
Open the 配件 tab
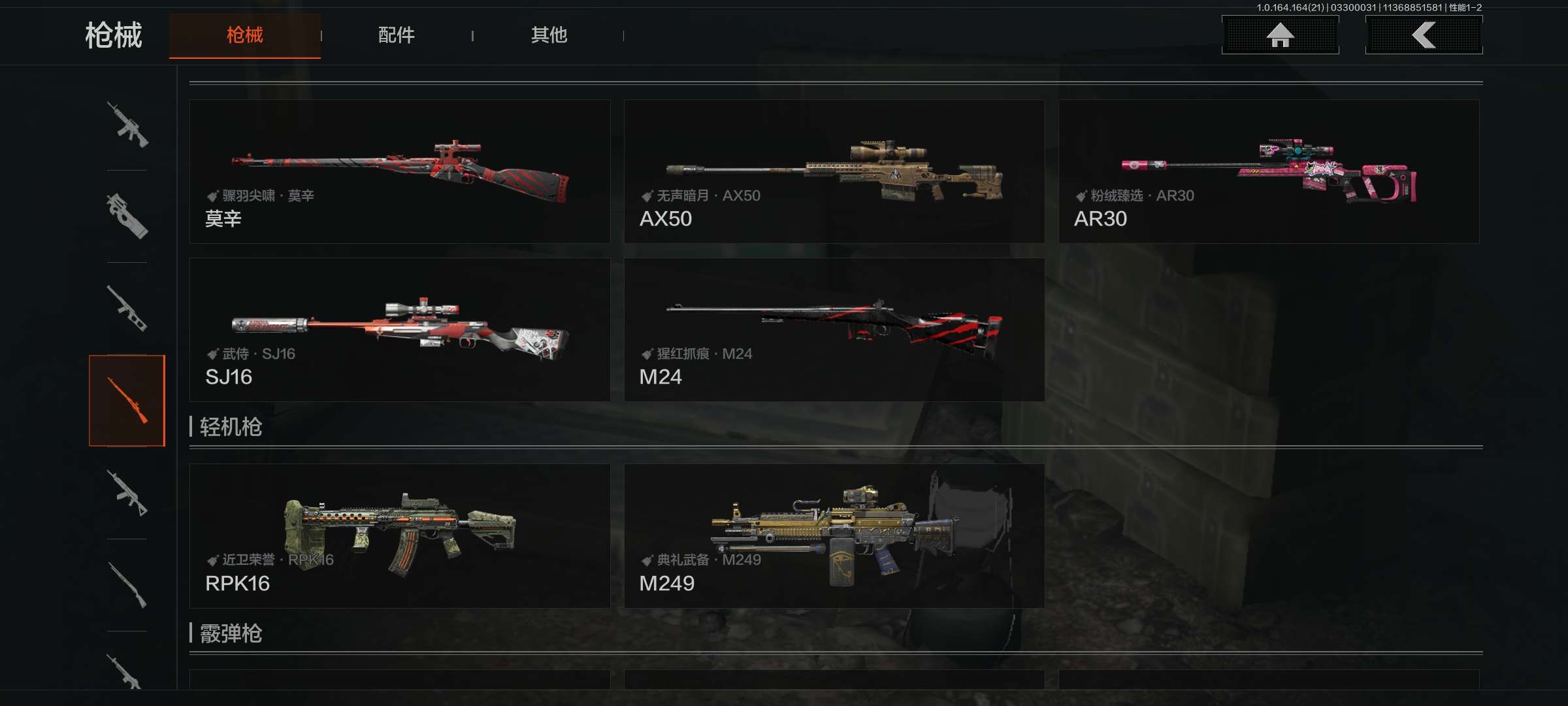click(396, 35)
